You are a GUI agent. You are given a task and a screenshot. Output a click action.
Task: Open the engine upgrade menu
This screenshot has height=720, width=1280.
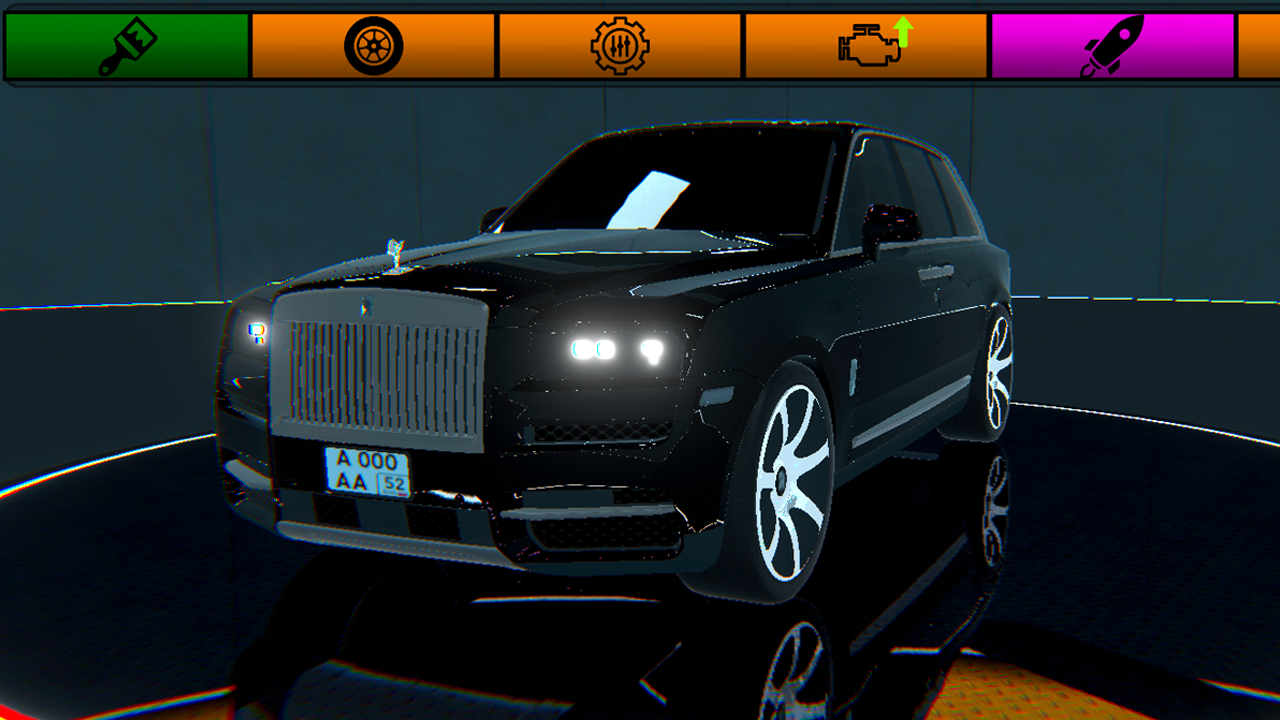(x=868, y=43)
